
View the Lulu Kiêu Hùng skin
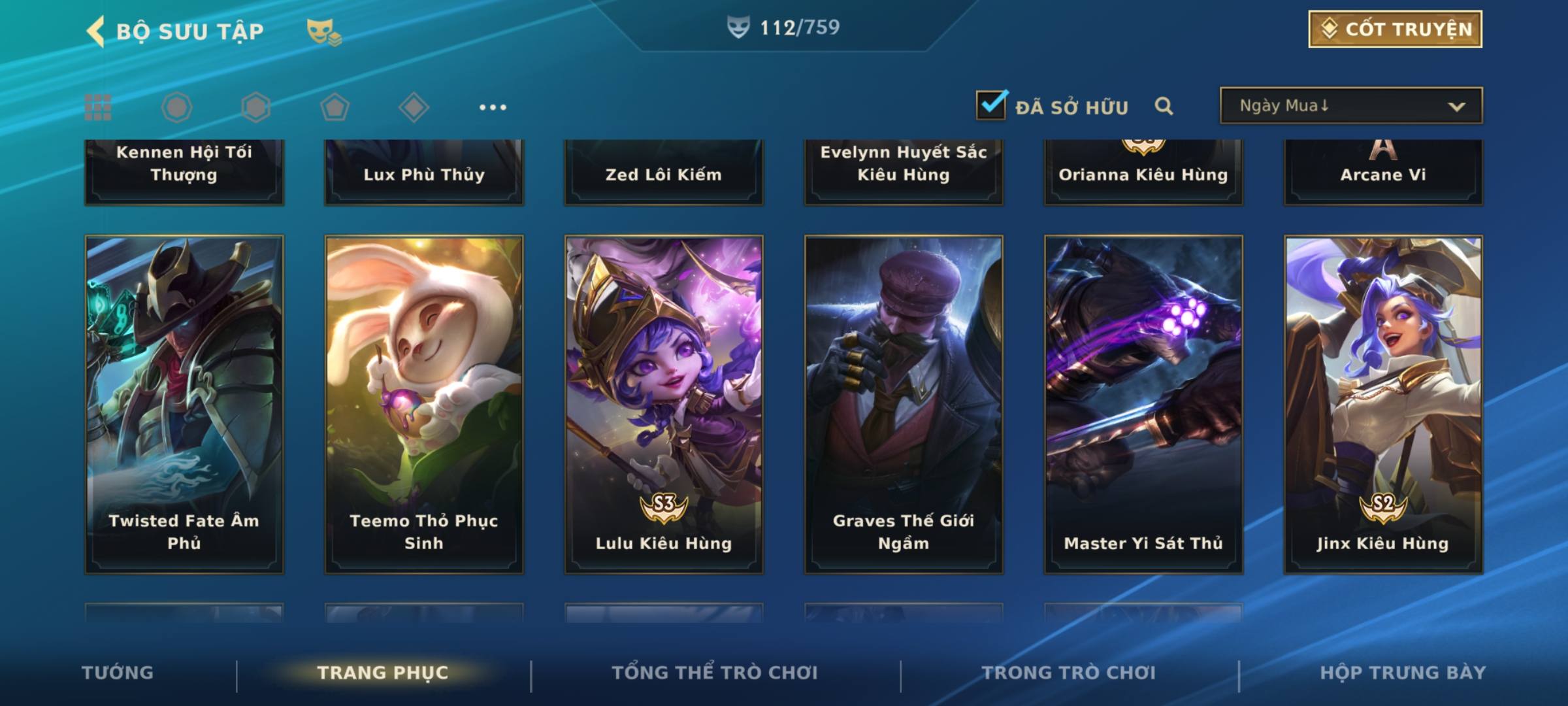tap(664, 404)
